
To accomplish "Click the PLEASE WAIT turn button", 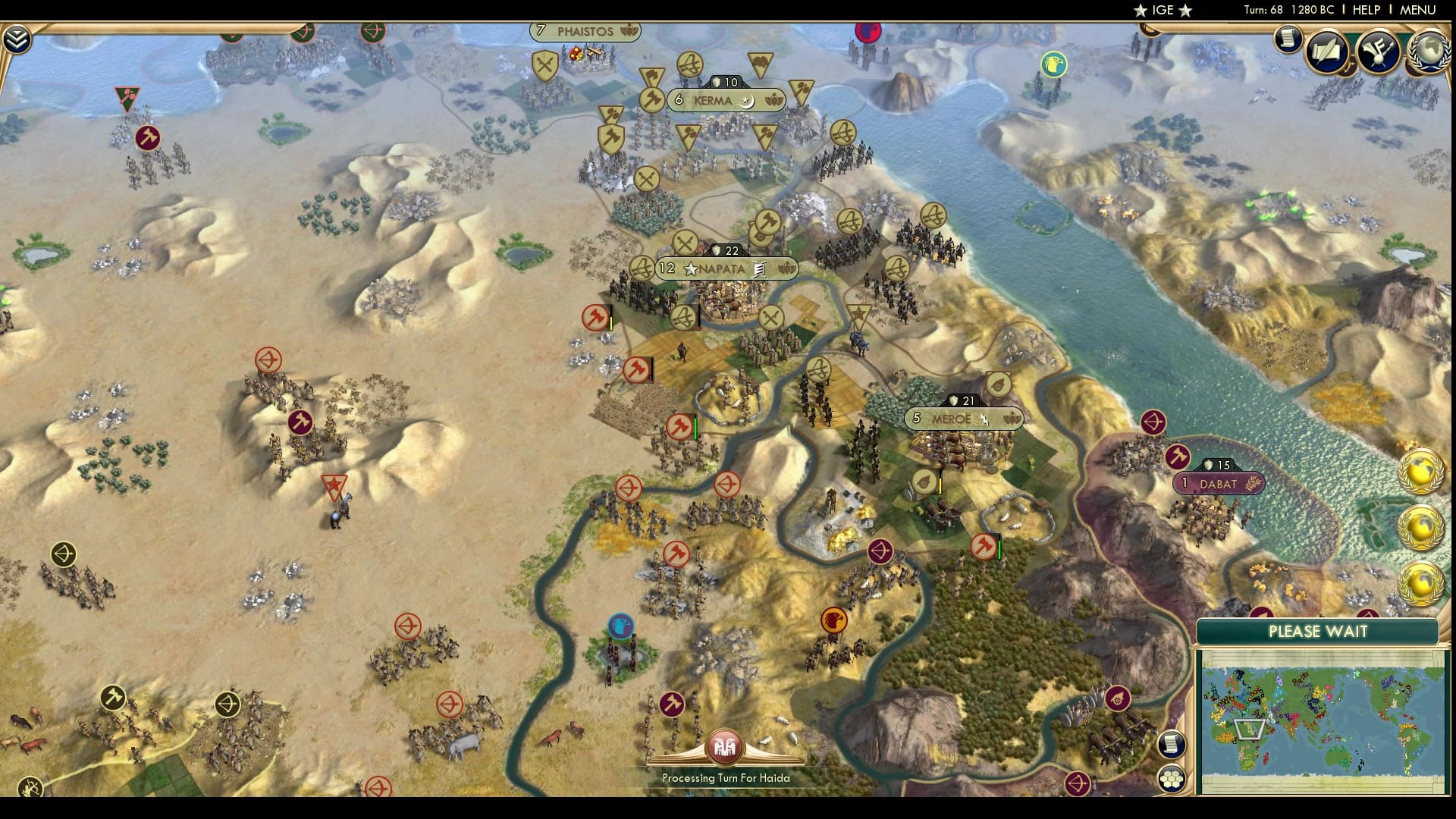I will tap(1317, 632).
